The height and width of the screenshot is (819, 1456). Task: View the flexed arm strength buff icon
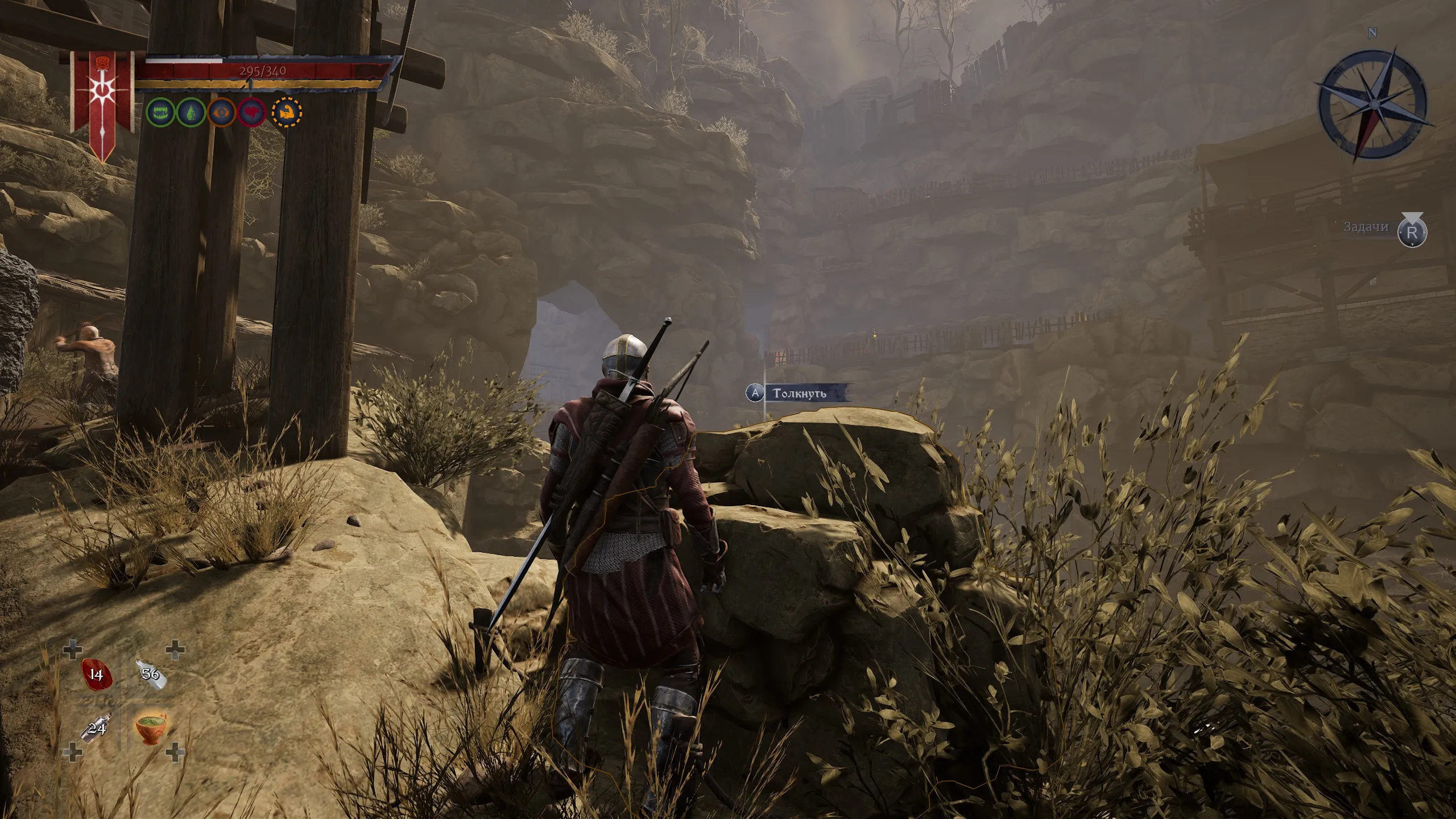[287, 113]
